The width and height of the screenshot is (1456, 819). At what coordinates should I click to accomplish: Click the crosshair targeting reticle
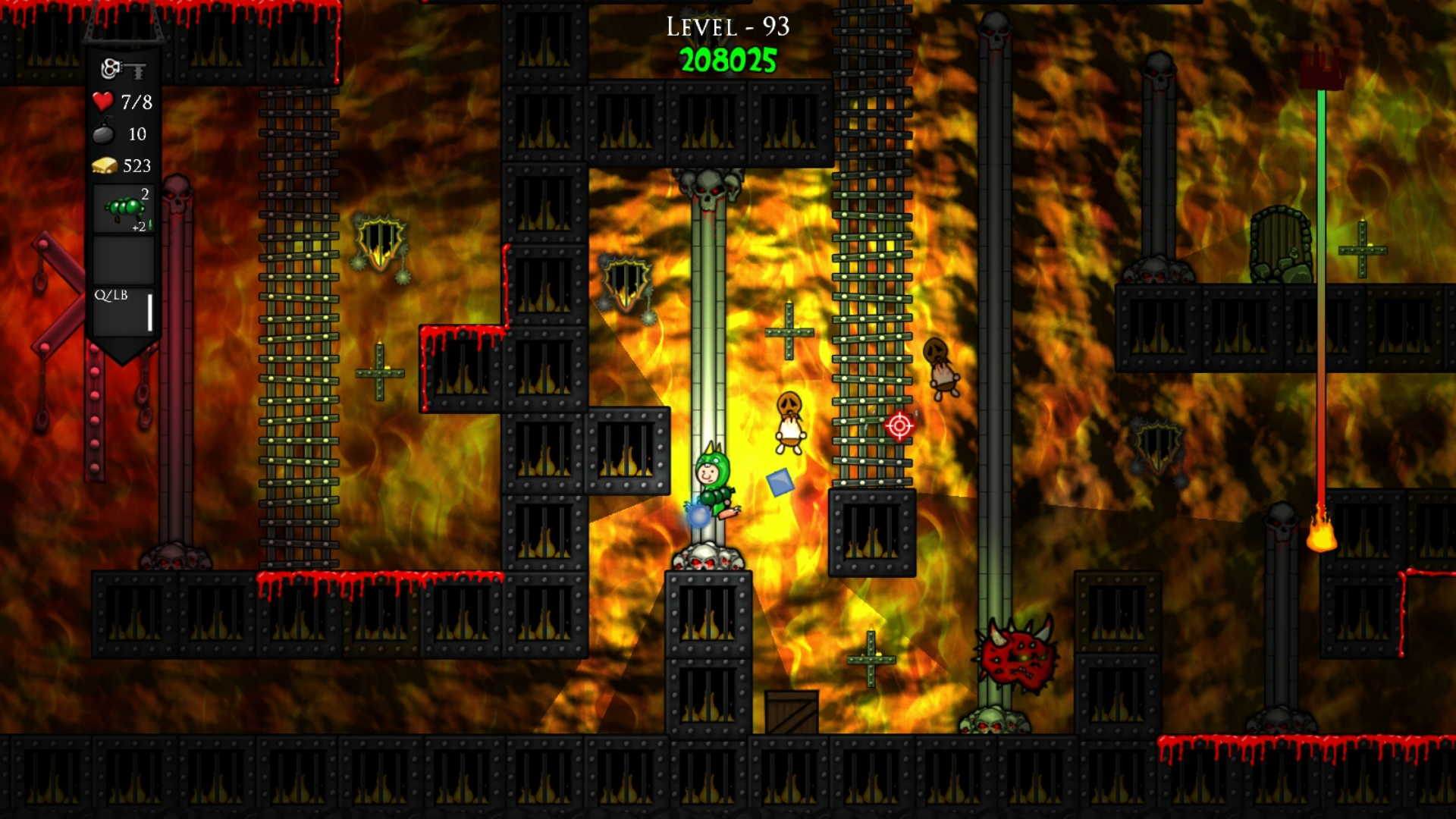click(x=899, y=428)
